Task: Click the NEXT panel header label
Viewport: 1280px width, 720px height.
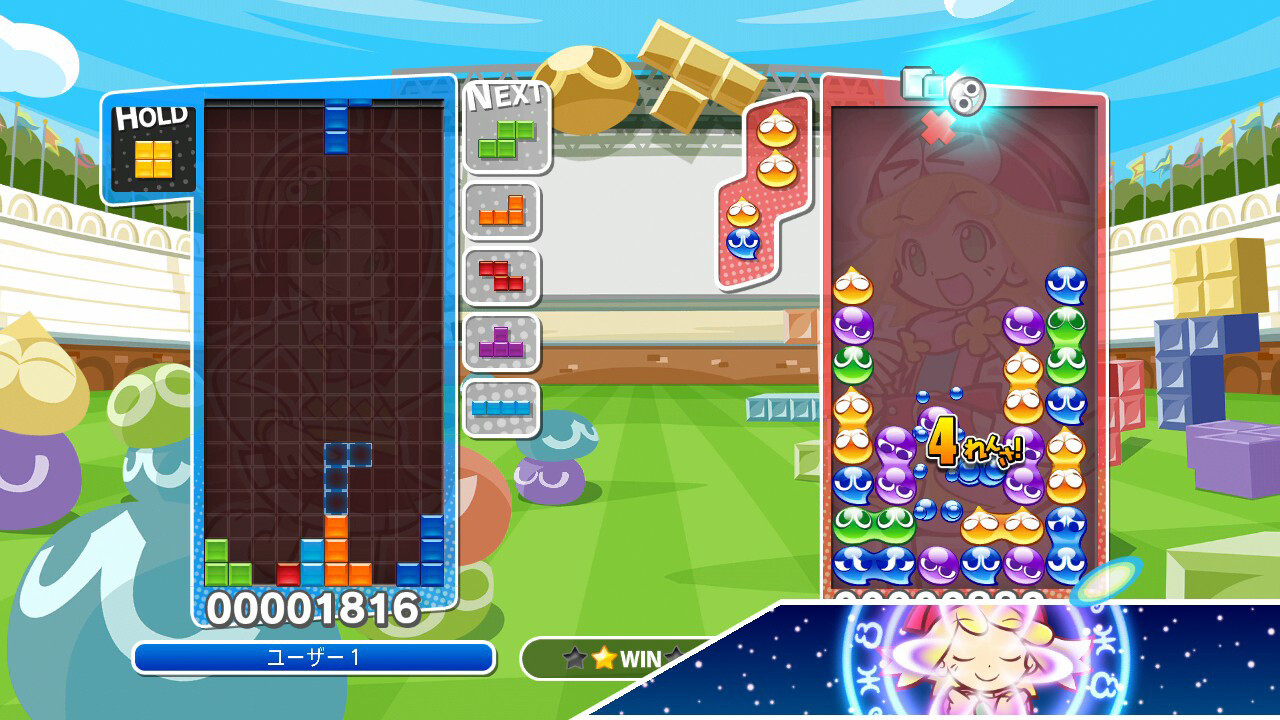Action: point(503,99)
